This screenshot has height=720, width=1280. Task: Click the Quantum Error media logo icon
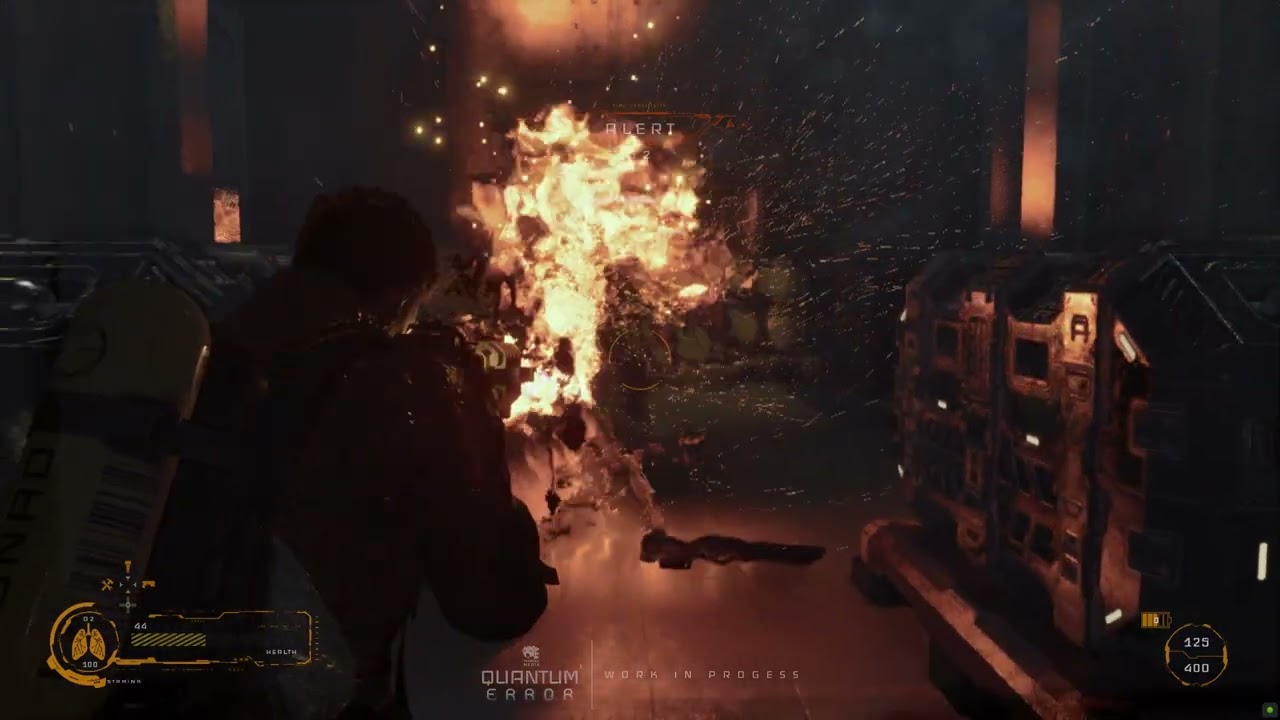coord(532,650)
